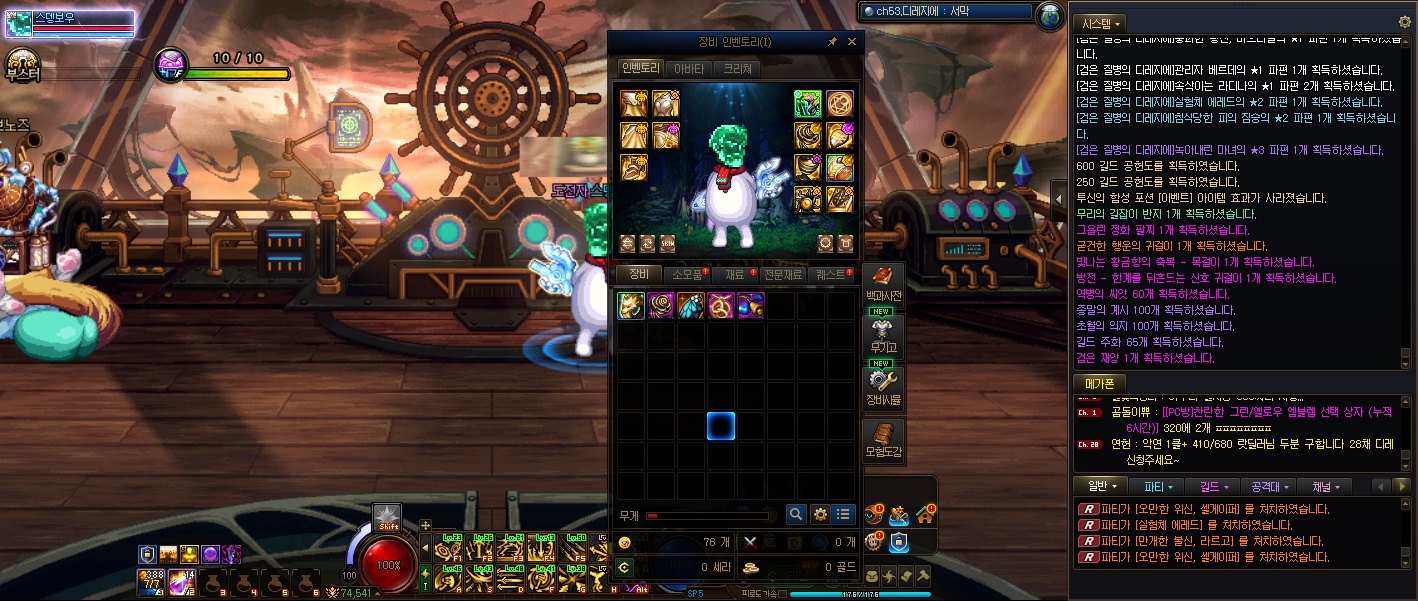1418x601 pixels.
Task: Click the magnifying glass search button
Action: (x=796, y=514)
